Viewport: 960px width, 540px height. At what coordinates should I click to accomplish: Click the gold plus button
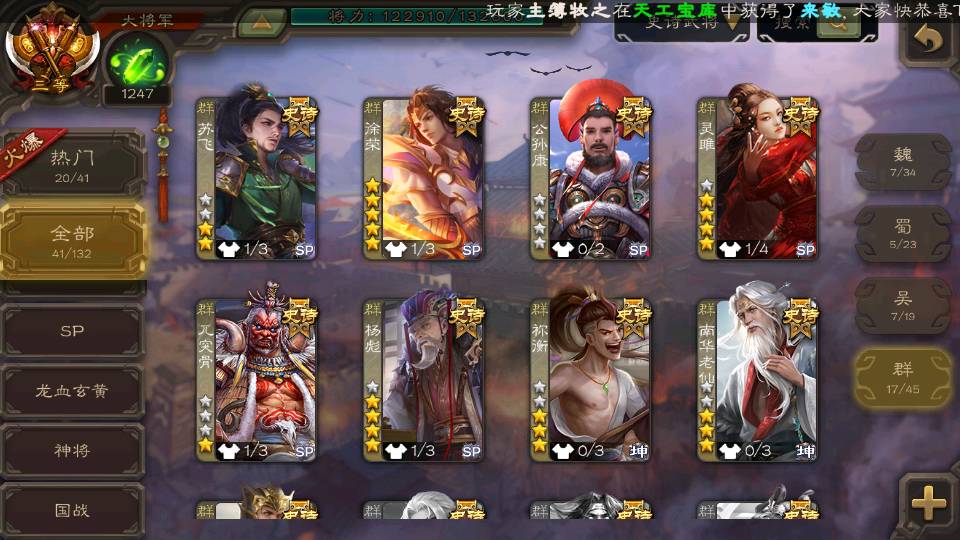tap(929, 503)
